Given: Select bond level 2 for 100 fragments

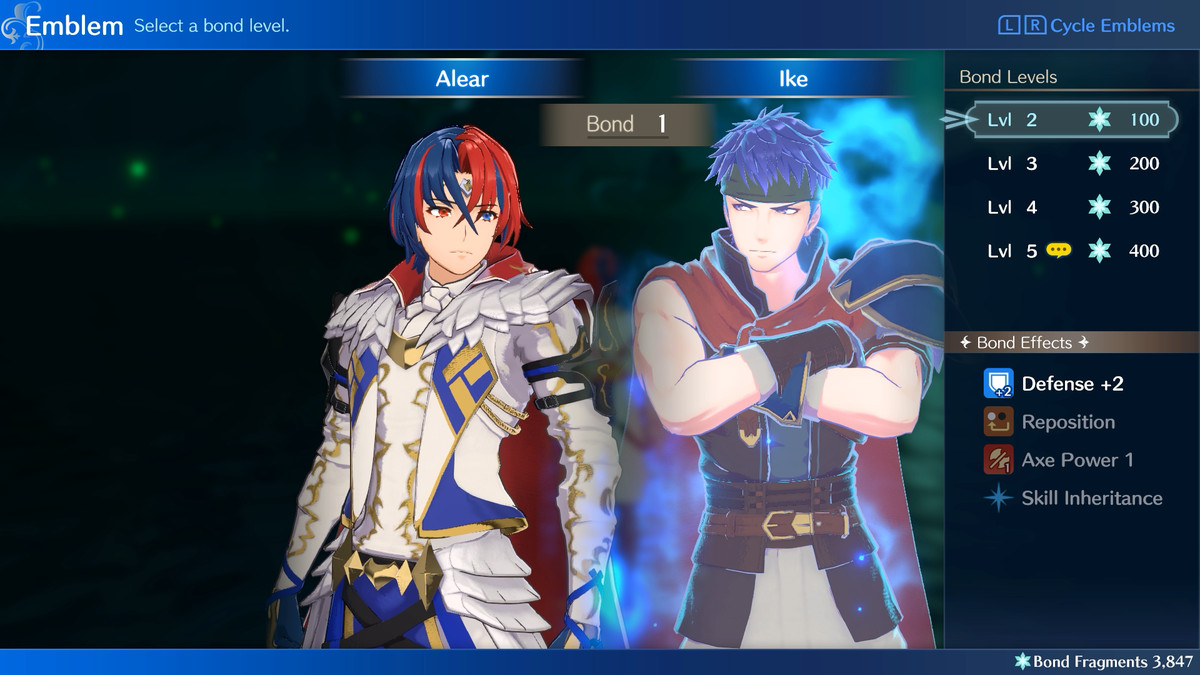Looking at the screenshot, I should [1072, 120].
